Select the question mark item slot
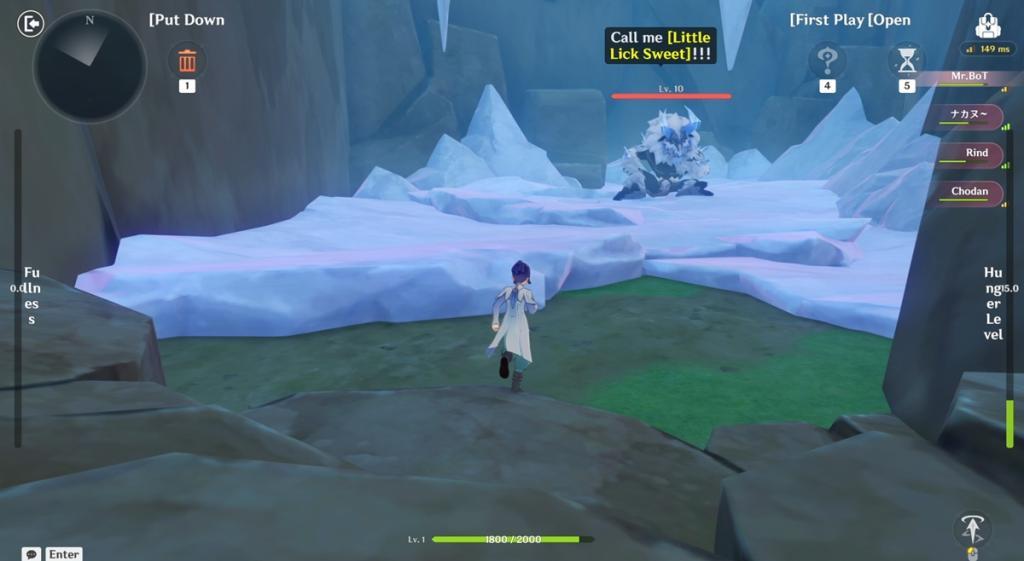The image size is (1024, 561). point(827,62)
